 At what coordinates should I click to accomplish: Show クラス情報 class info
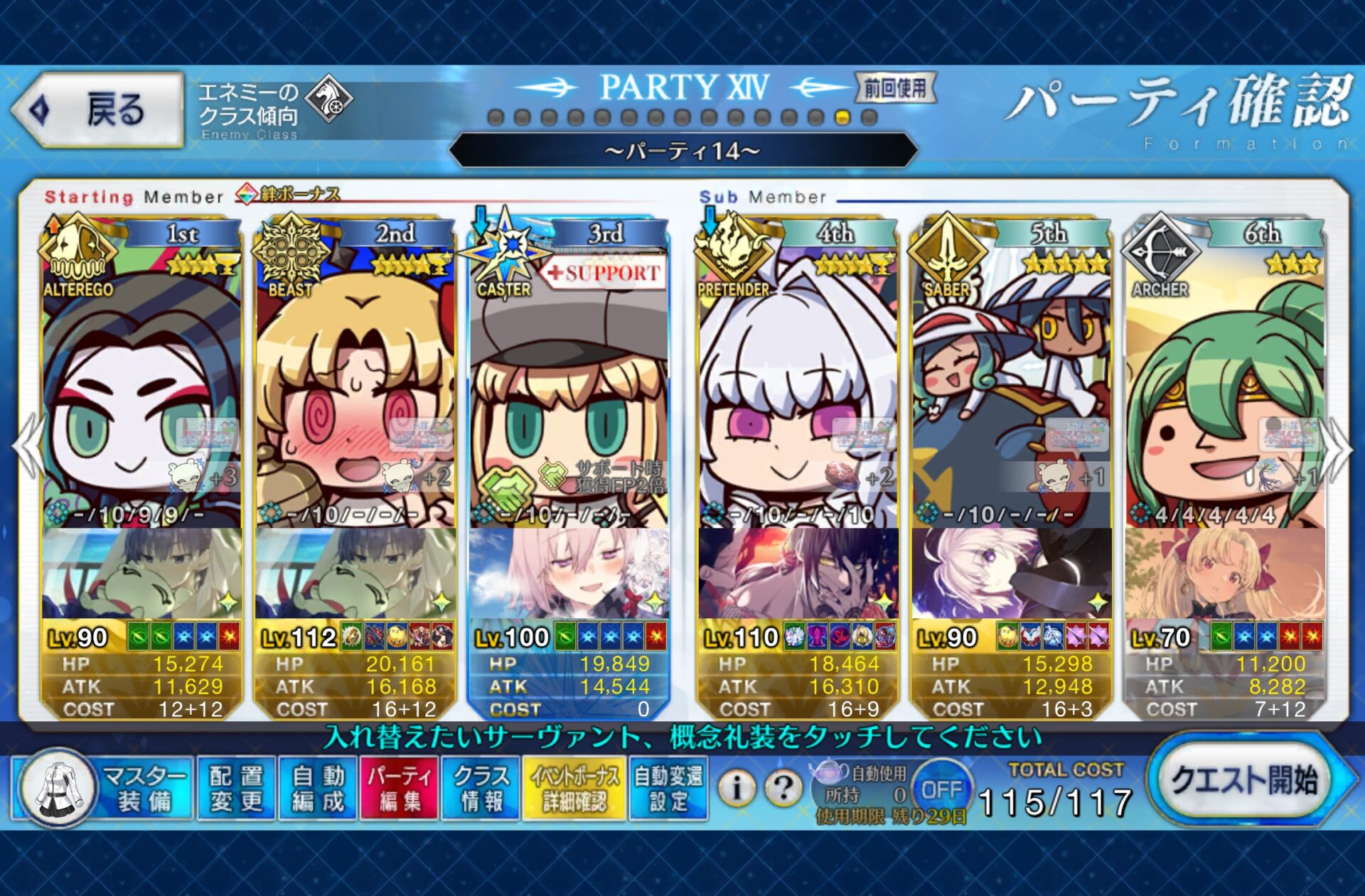pyautogui.click(x=481, y=789)
